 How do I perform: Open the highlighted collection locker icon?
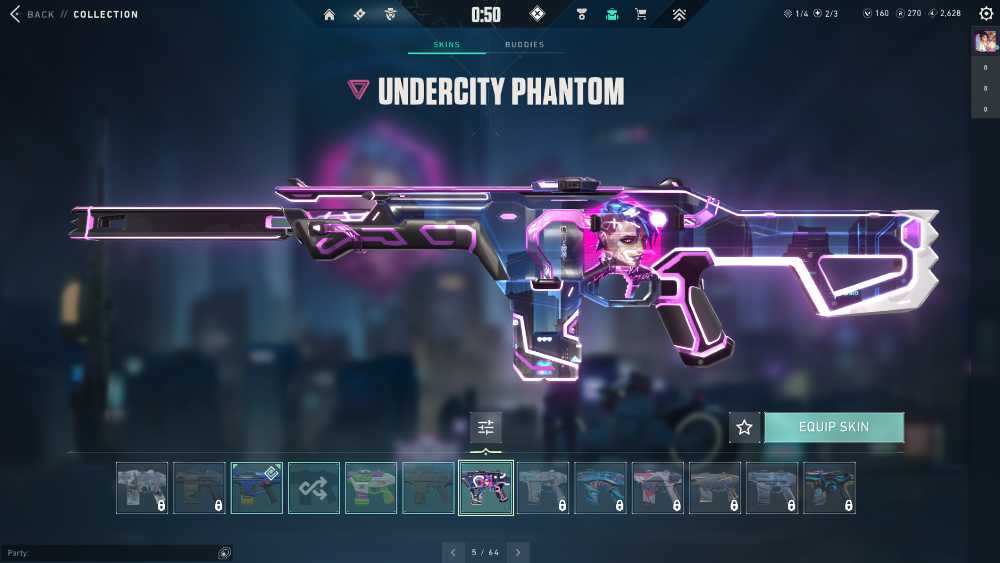coord(611,15)
